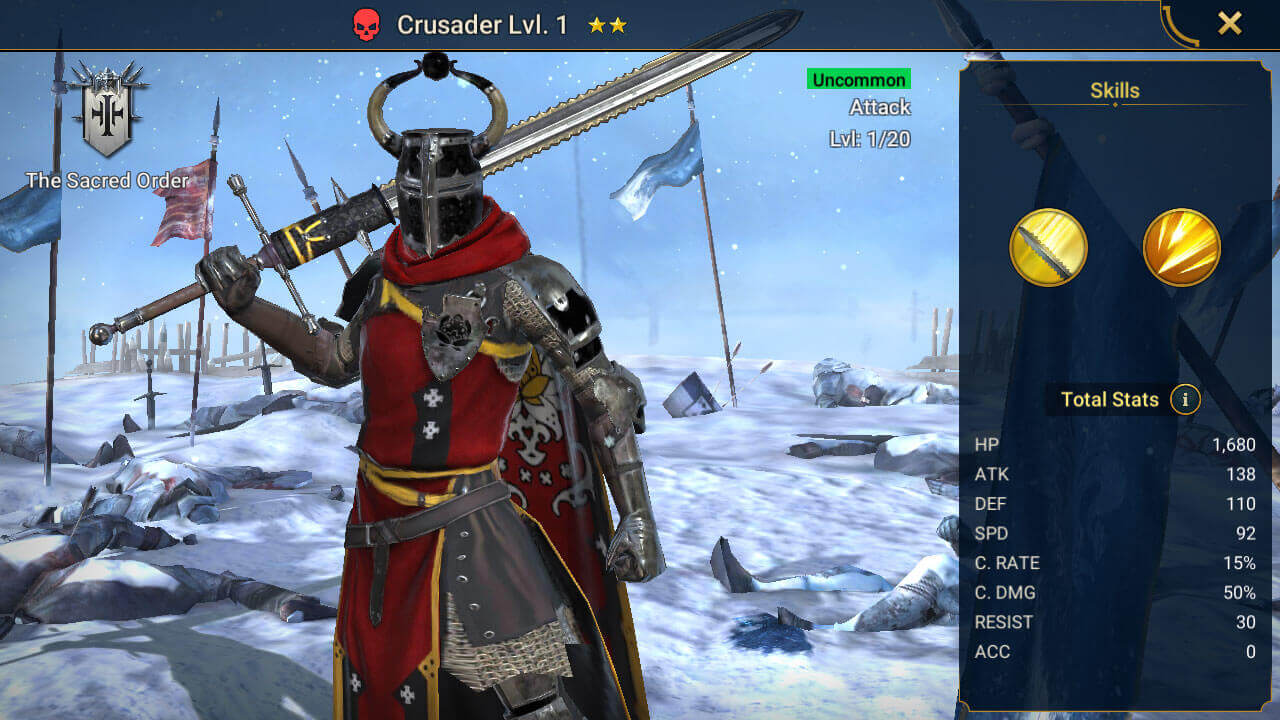1280x720 pixels.
Task: Close the Crusader champion info screen
Action: pos(1229,24)
